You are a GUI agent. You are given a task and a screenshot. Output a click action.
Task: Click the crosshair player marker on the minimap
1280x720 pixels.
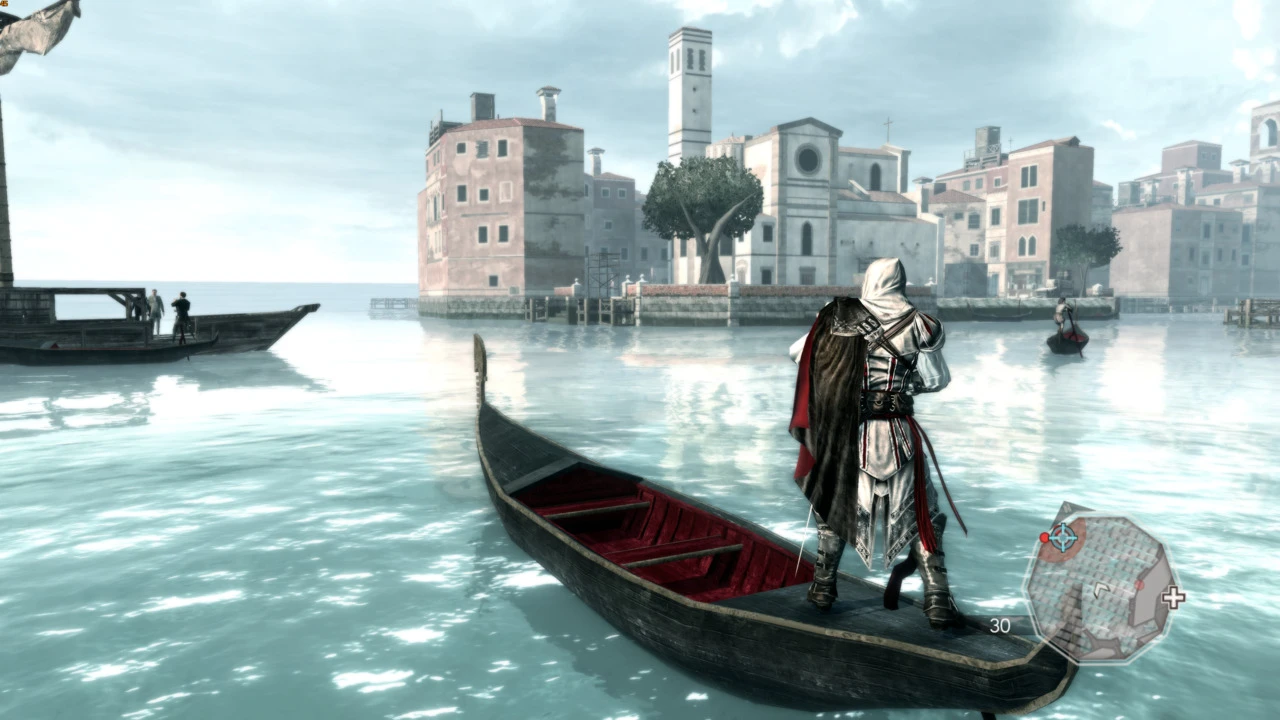pyautogui.click(x=1062, y=538)
